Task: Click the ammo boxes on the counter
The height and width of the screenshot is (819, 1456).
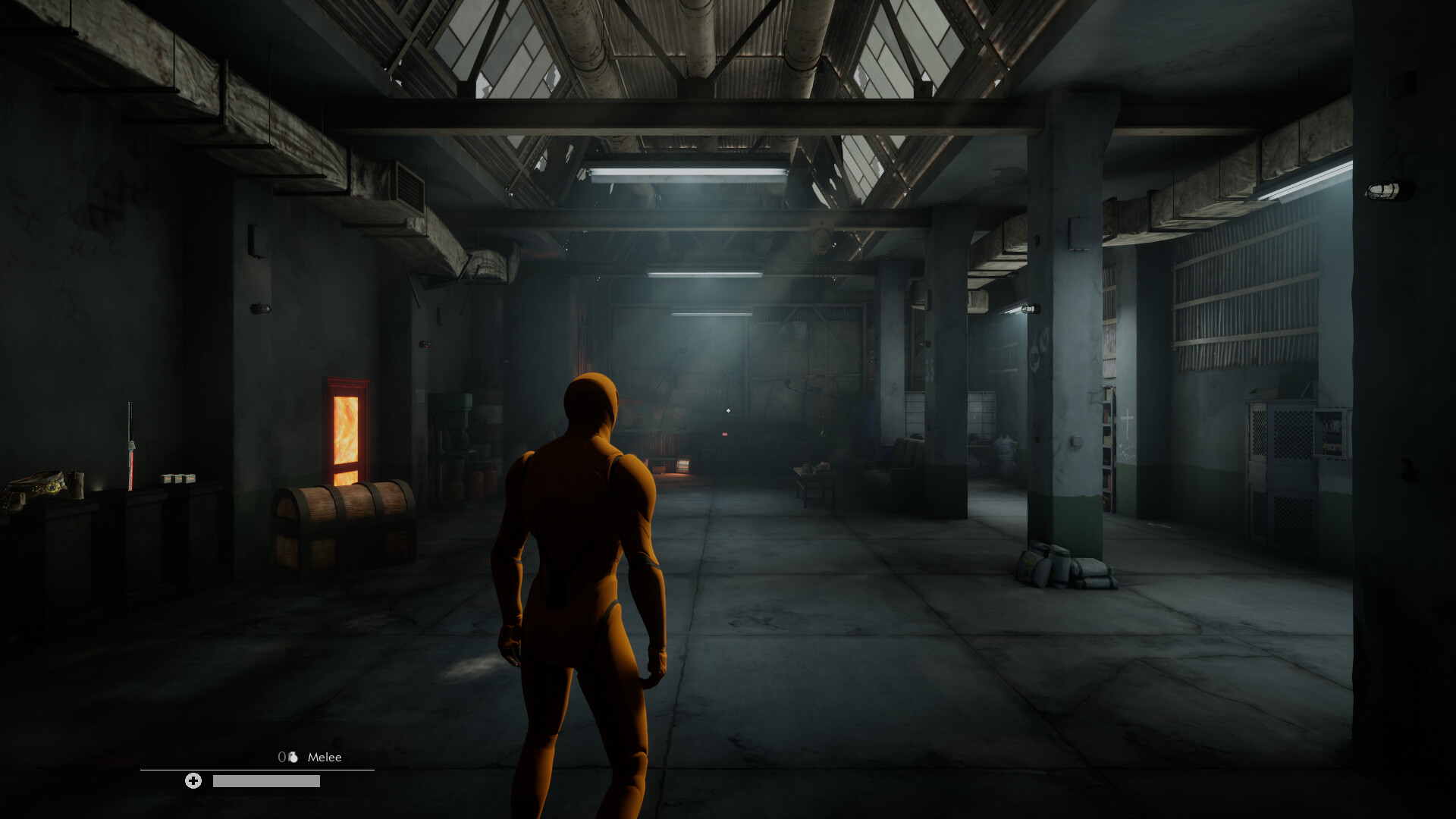Action: coord(179,479)
